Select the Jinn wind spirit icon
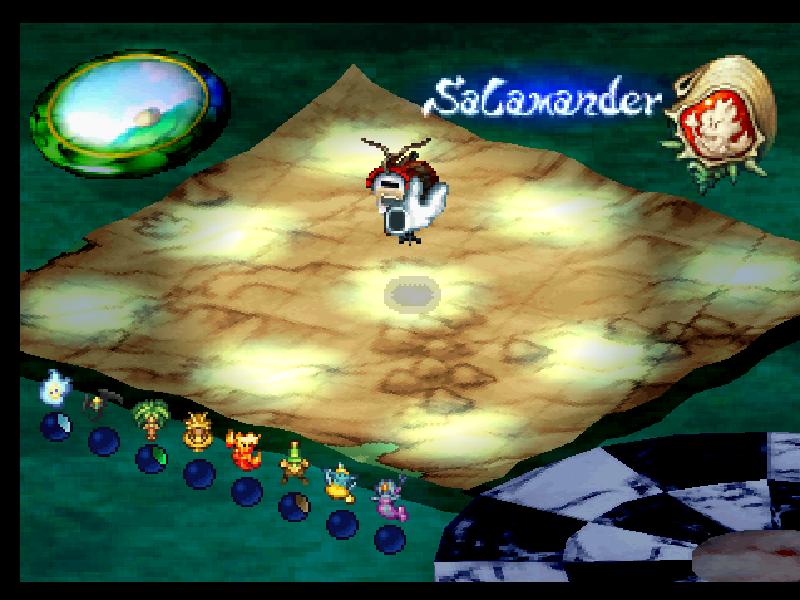The image size is (800, 600). point(340,481)
